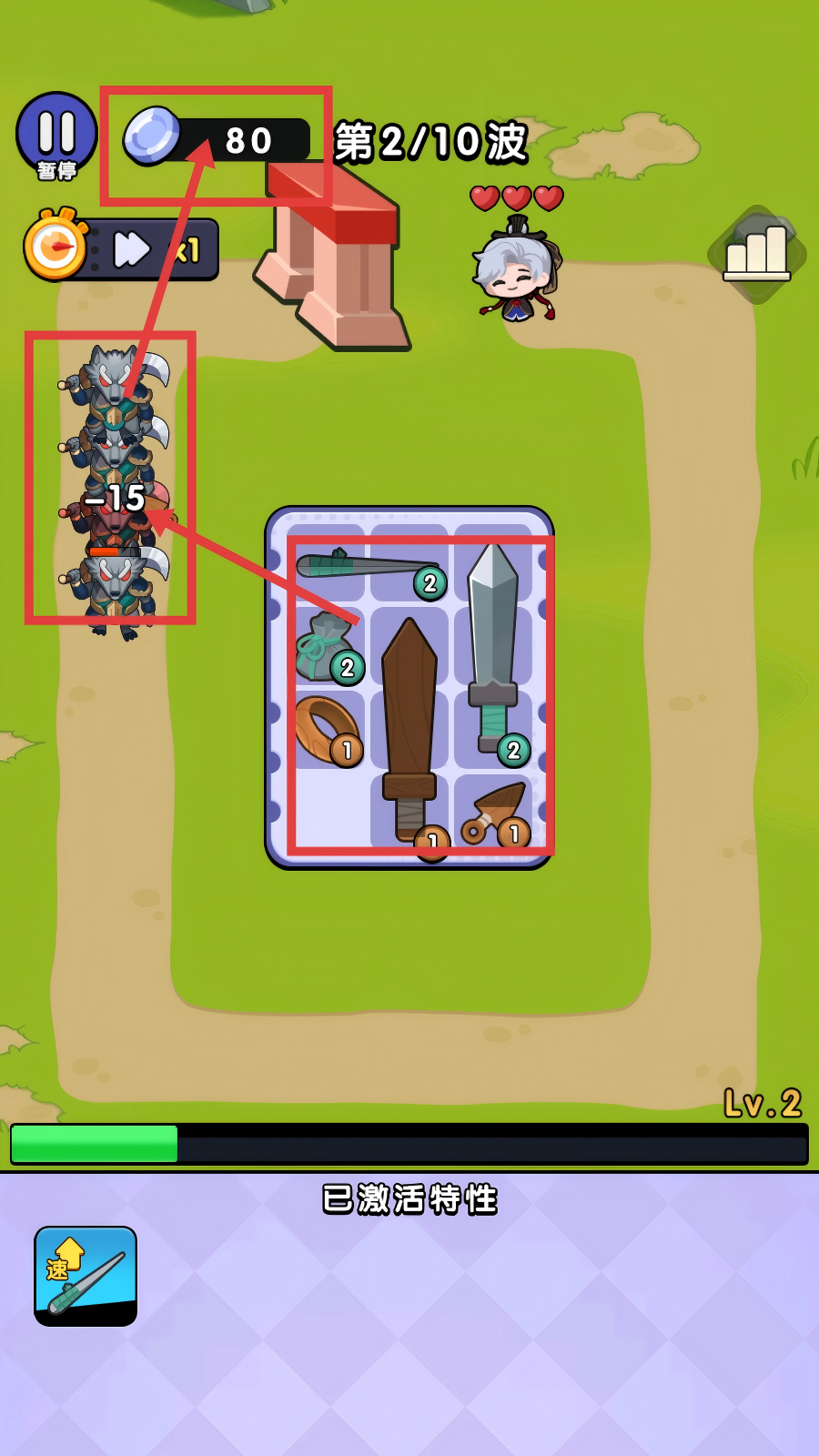
Task: View the activated spear speed trait
Action: pos(86,1275)
